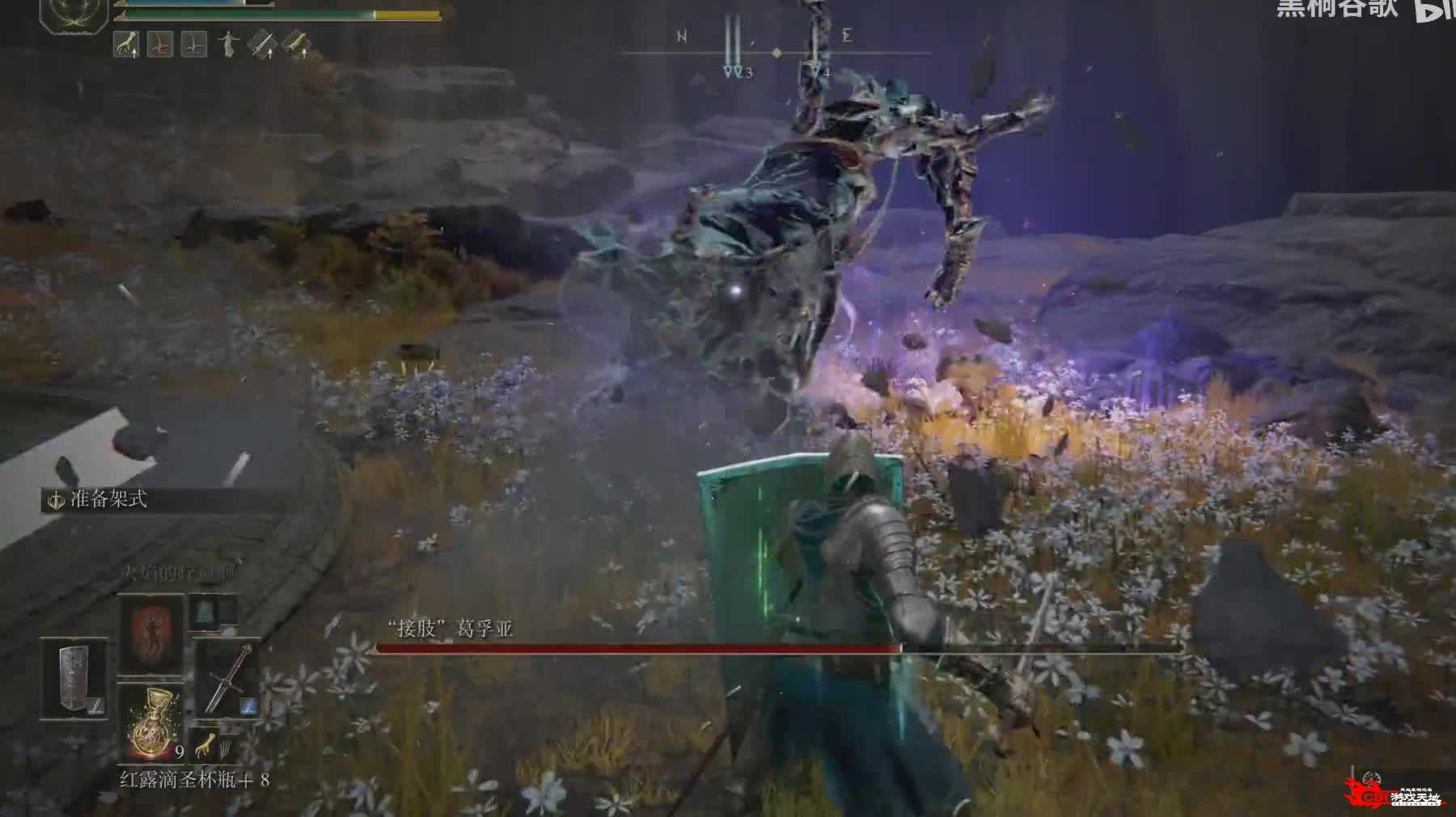Click the robed figure status icon

point(228,44)
